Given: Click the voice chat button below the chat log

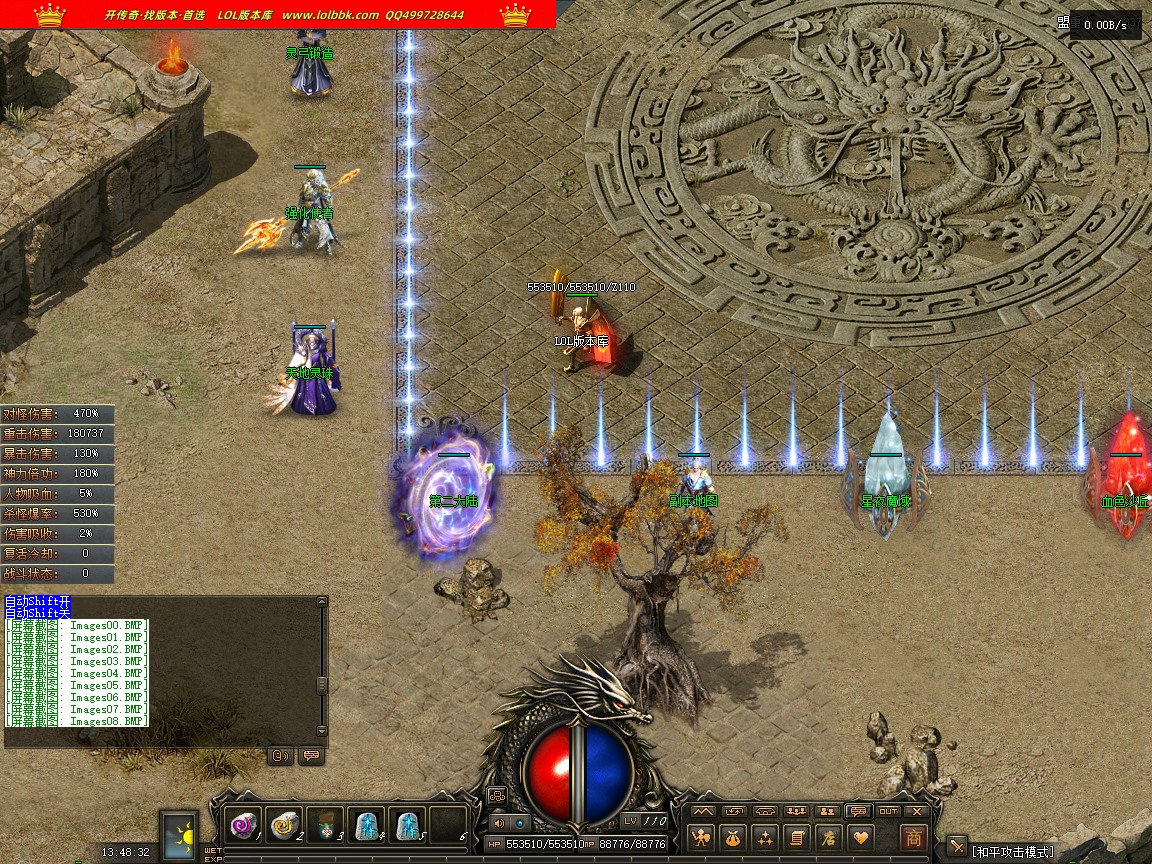Looking at the screenshot, I should coord(281,756).
